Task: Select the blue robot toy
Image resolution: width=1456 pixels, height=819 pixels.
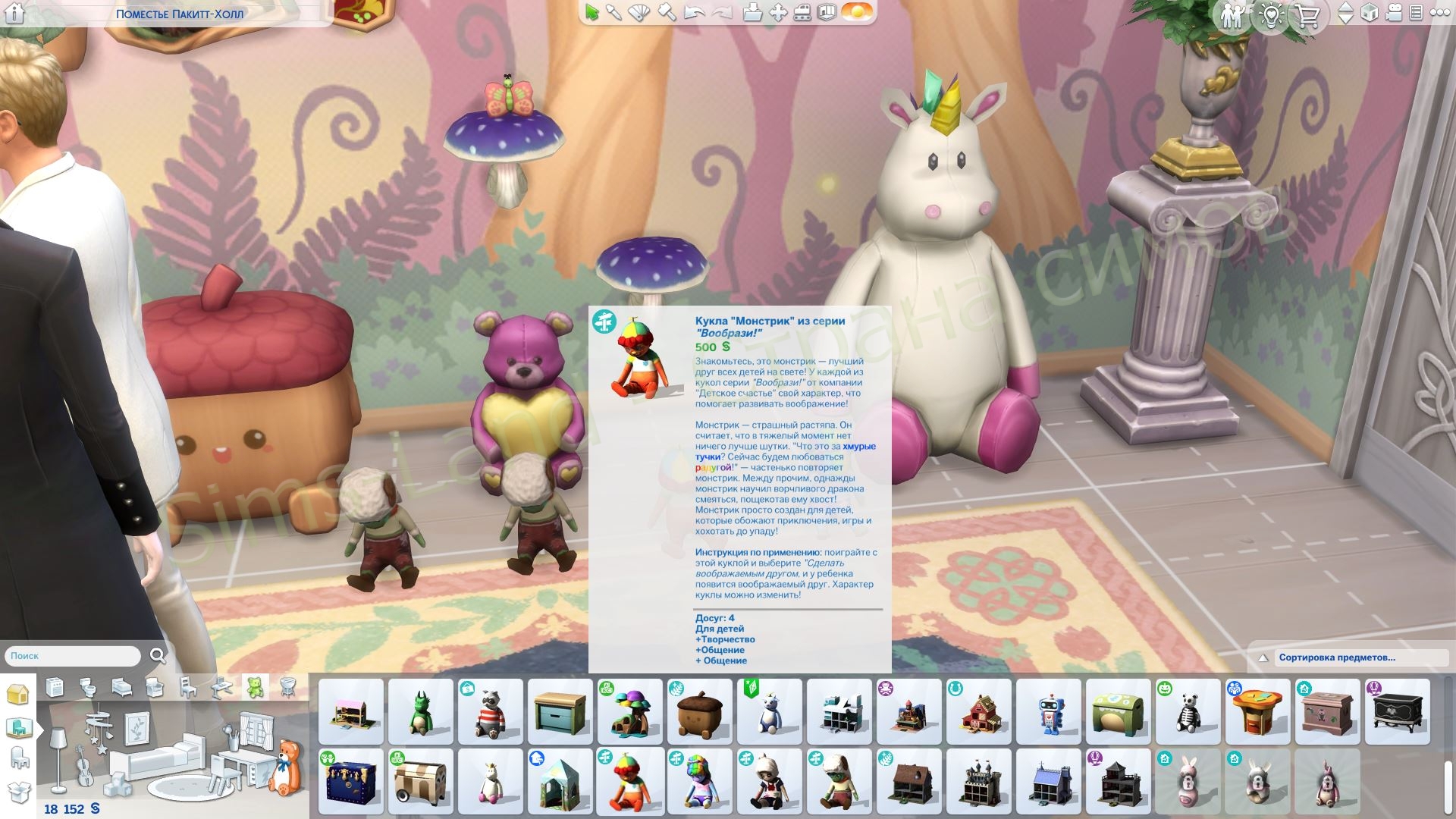Action: [1048, 712]
